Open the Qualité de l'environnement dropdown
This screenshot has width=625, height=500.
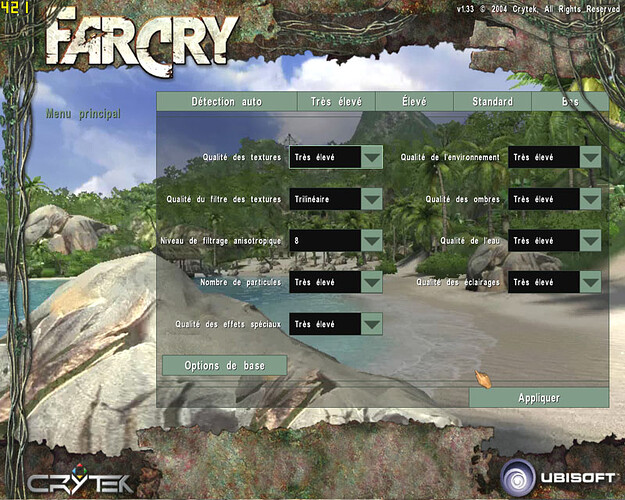tap(590, 157)
